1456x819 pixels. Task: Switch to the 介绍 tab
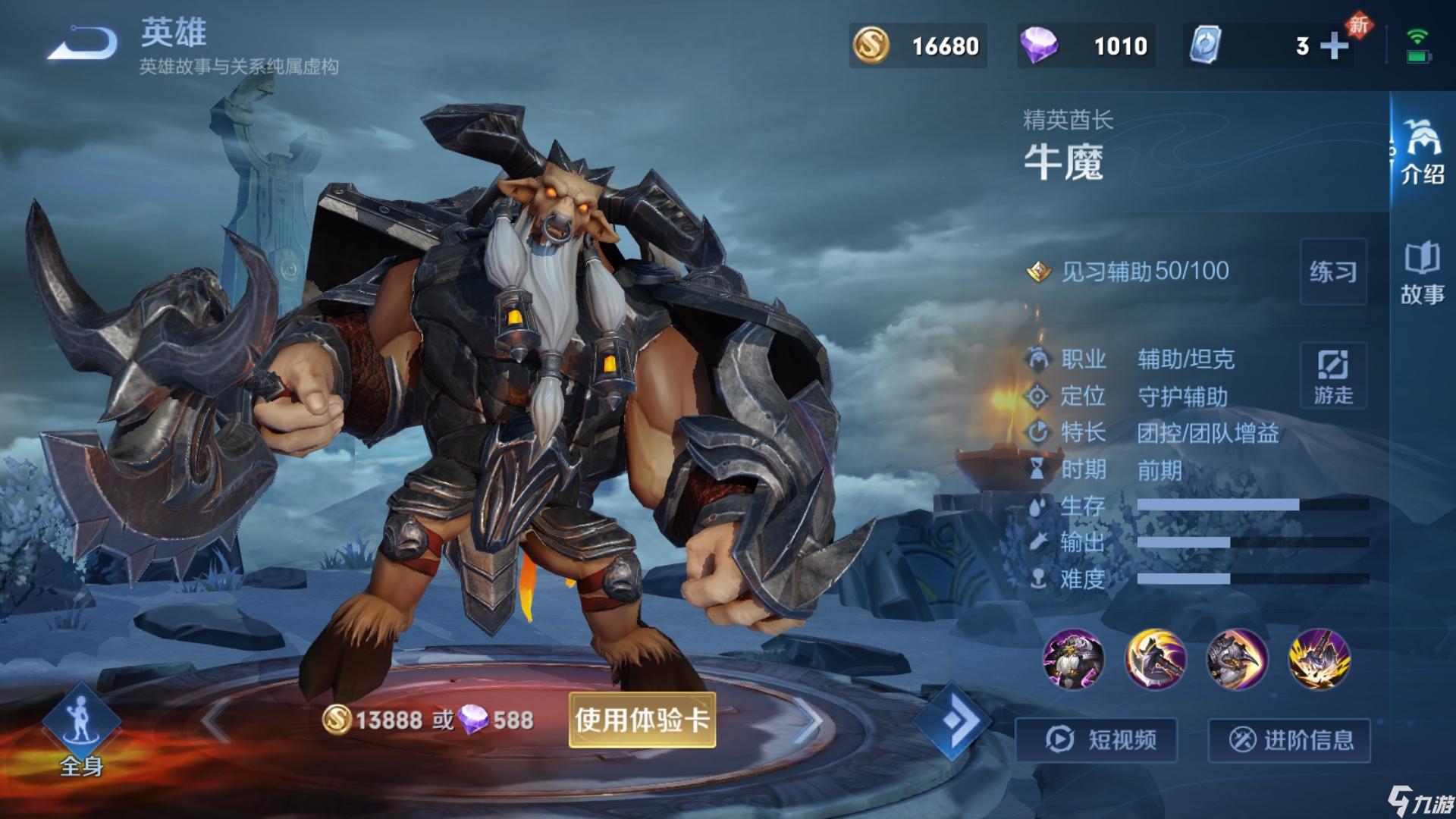pyautogui.click(x=1423, y=152)
